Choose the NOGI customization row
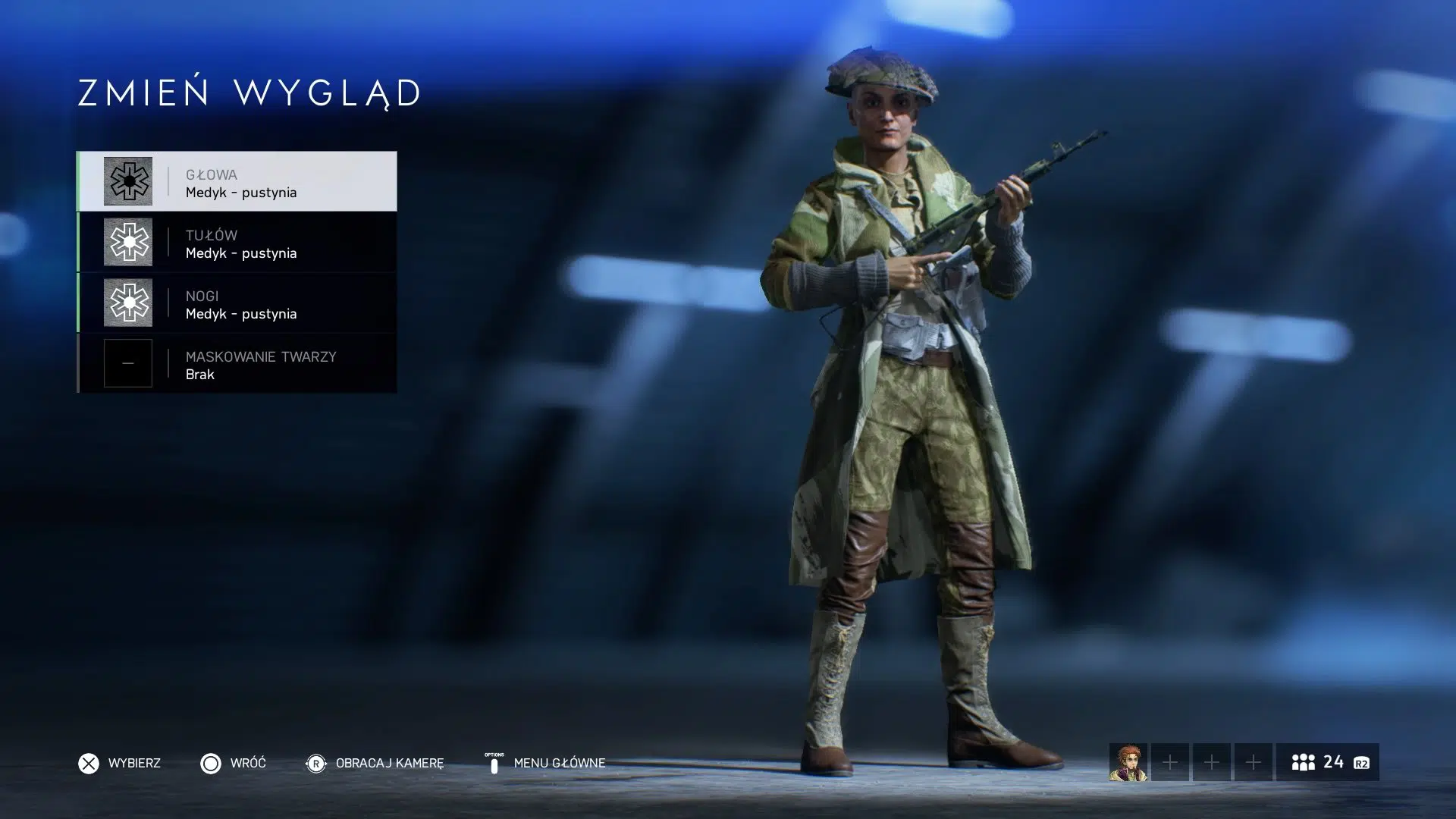 coord(237,303)
